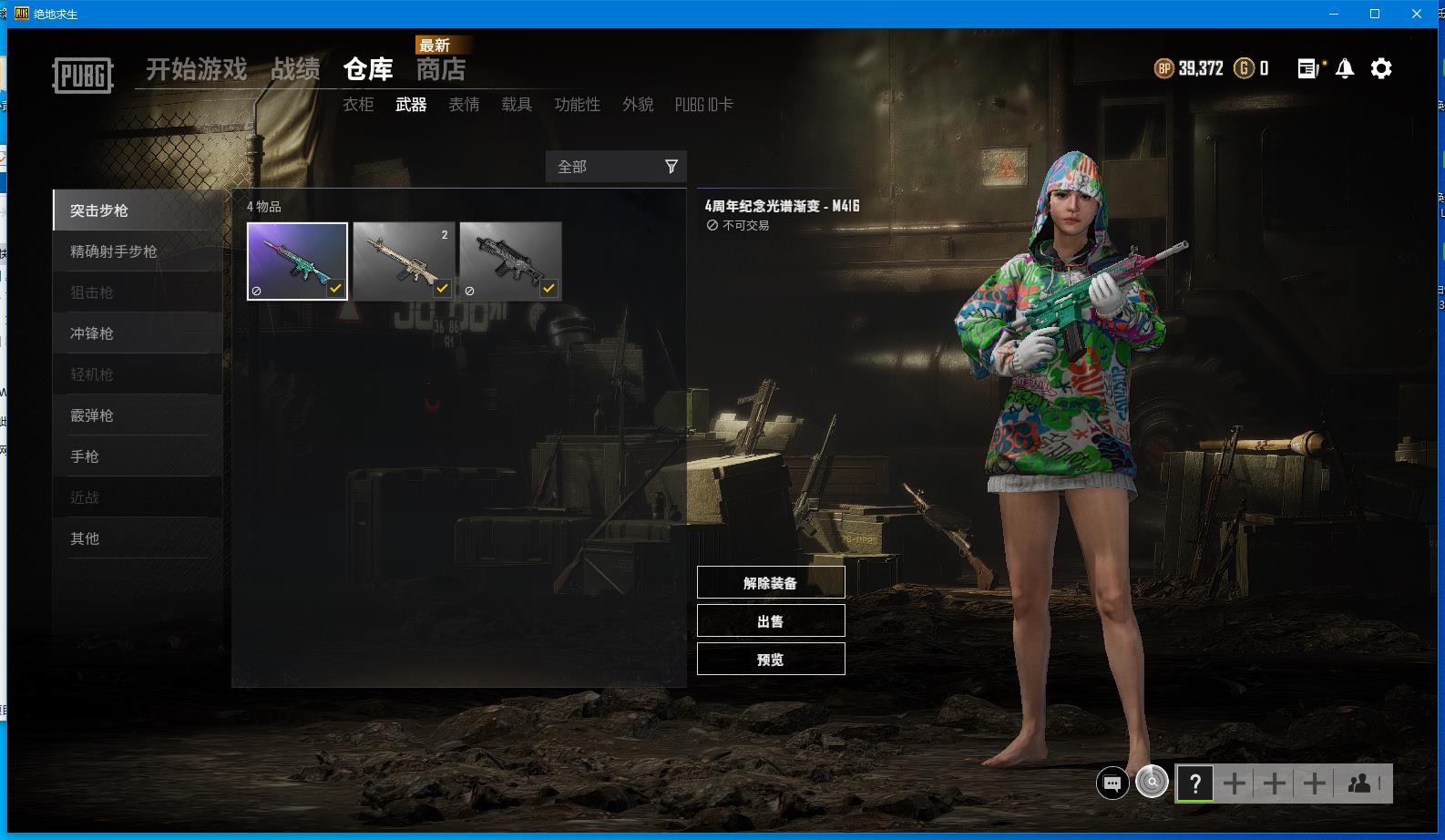Switch to the 战绩 tab
Image resolution: width=1445 pixels, height=840 pixels.
tap(295, 69)
